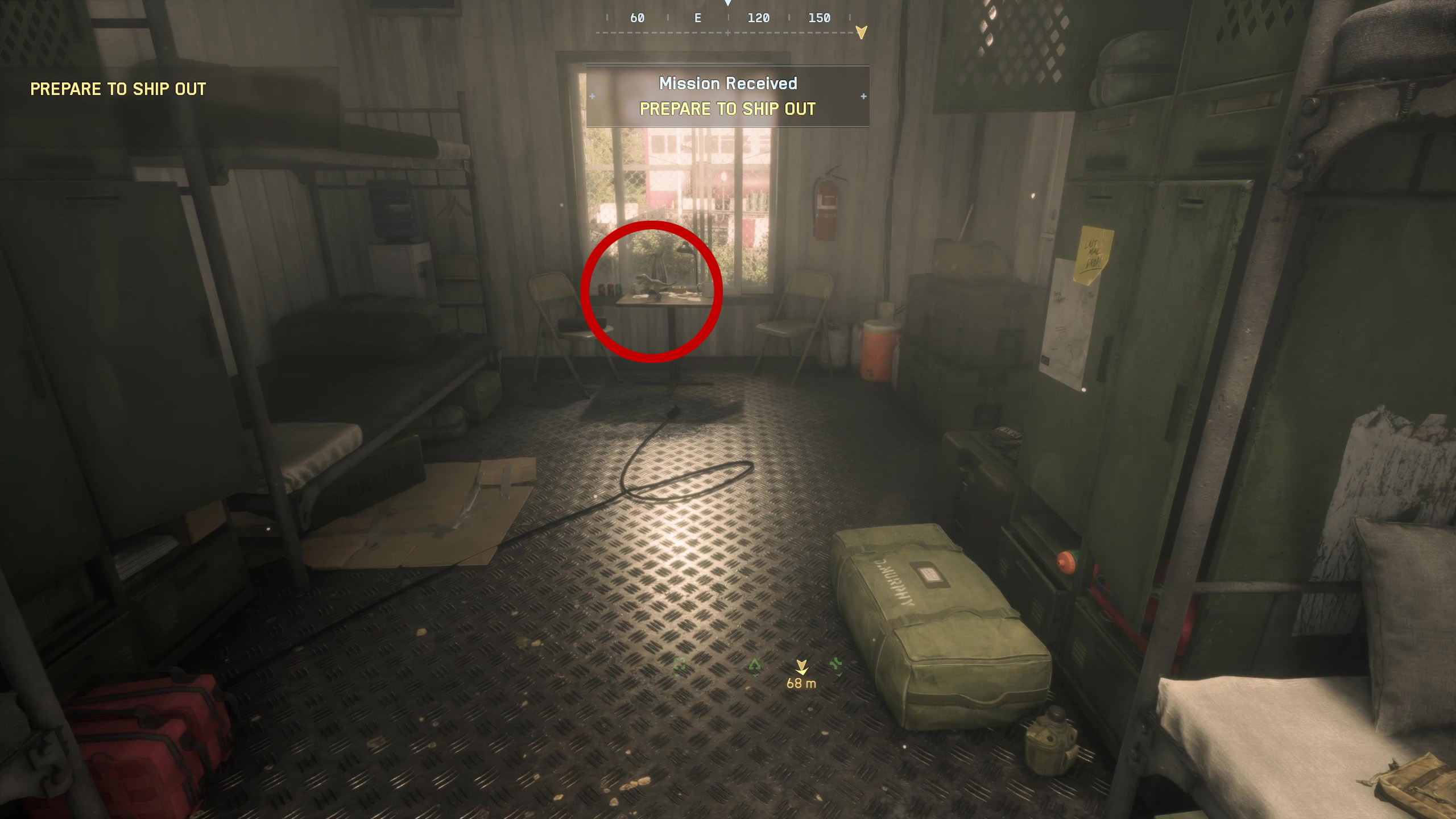Select the white heading marker above the compass

(x=729, y=5)
